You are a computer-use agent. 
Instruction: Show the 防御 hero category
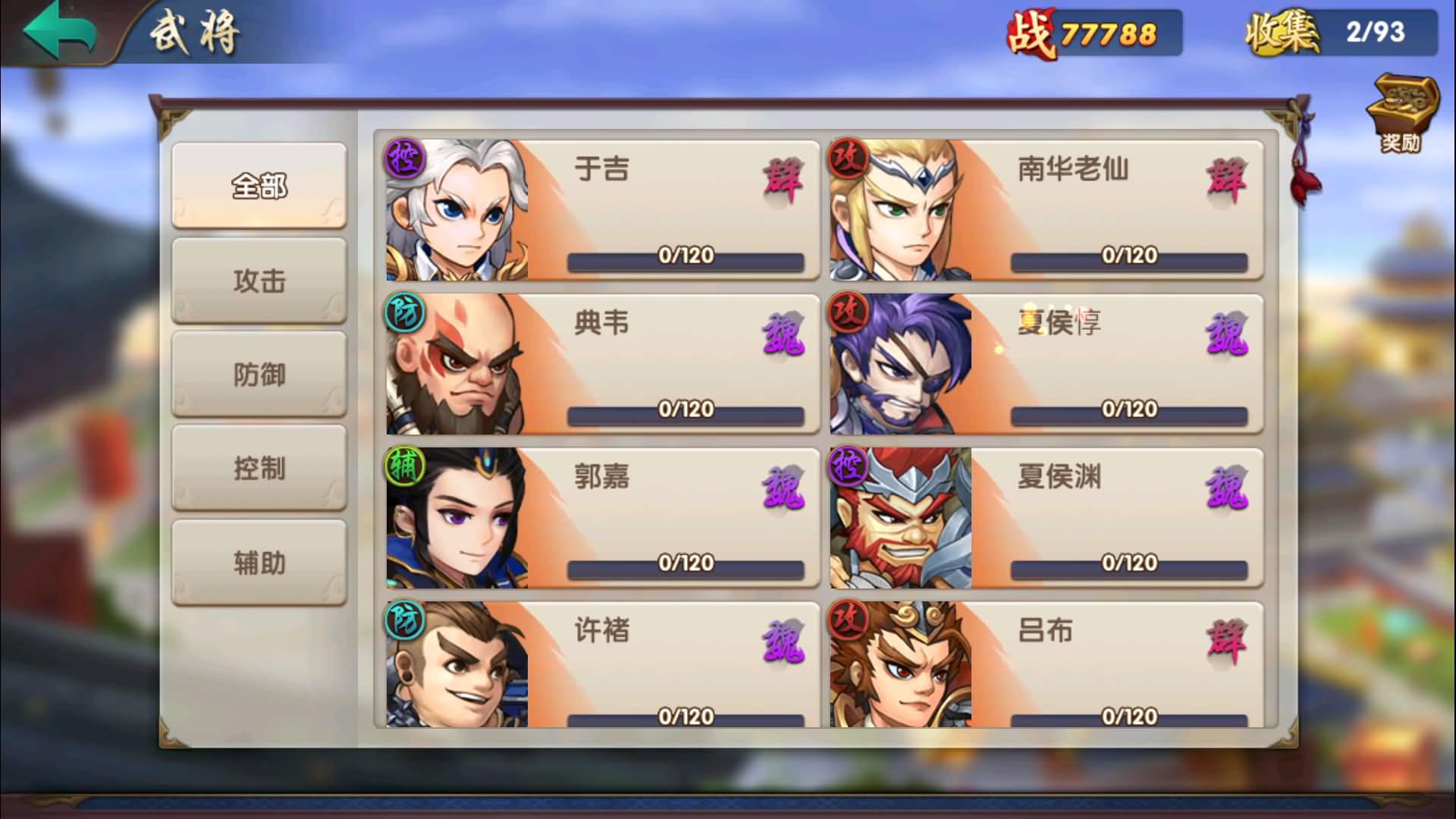click(x=259, y=375)
